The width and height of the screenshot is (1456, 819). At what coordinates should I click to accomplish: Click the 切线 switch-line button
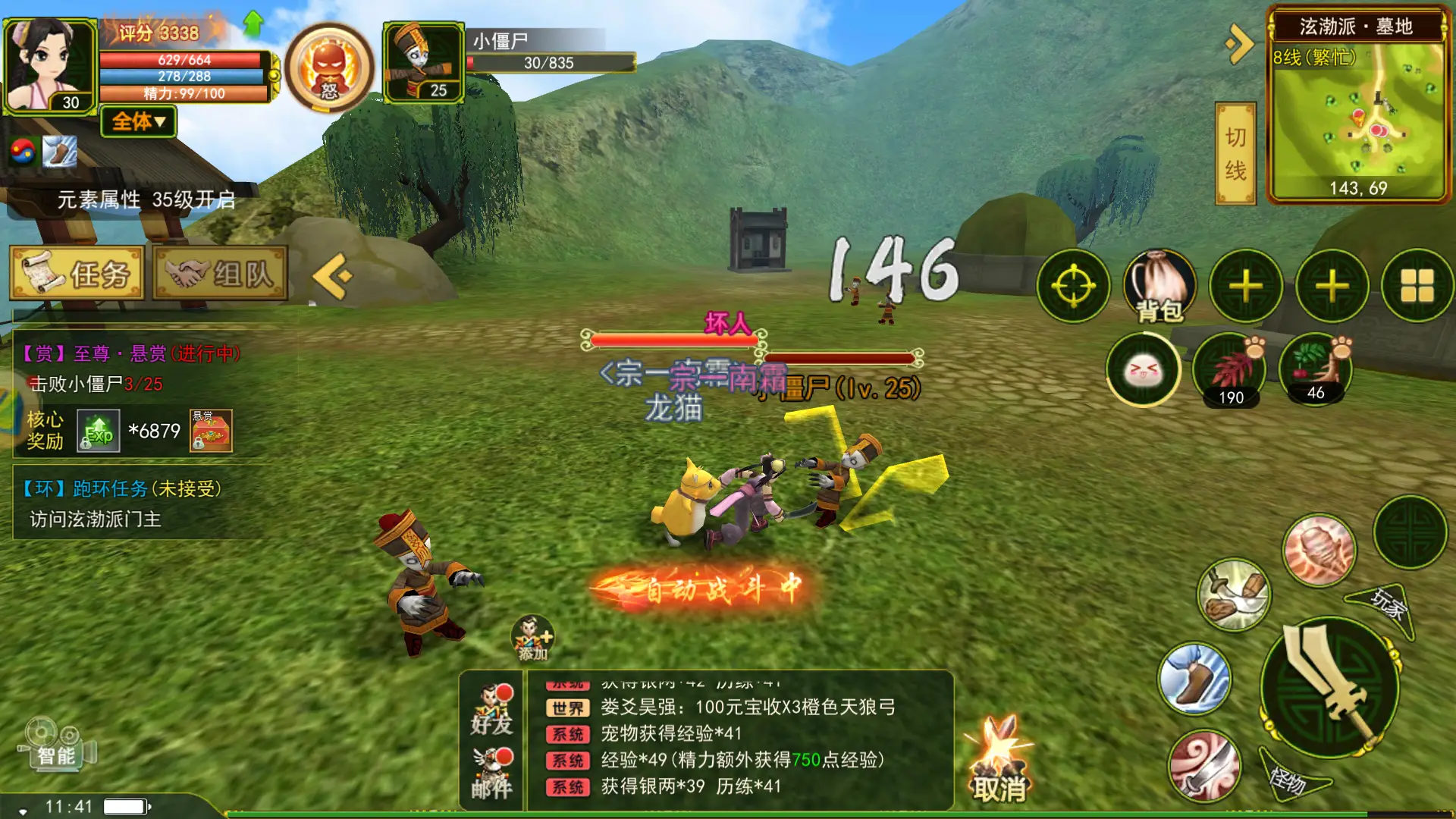pyautogui.click(x=1235, y=154)
